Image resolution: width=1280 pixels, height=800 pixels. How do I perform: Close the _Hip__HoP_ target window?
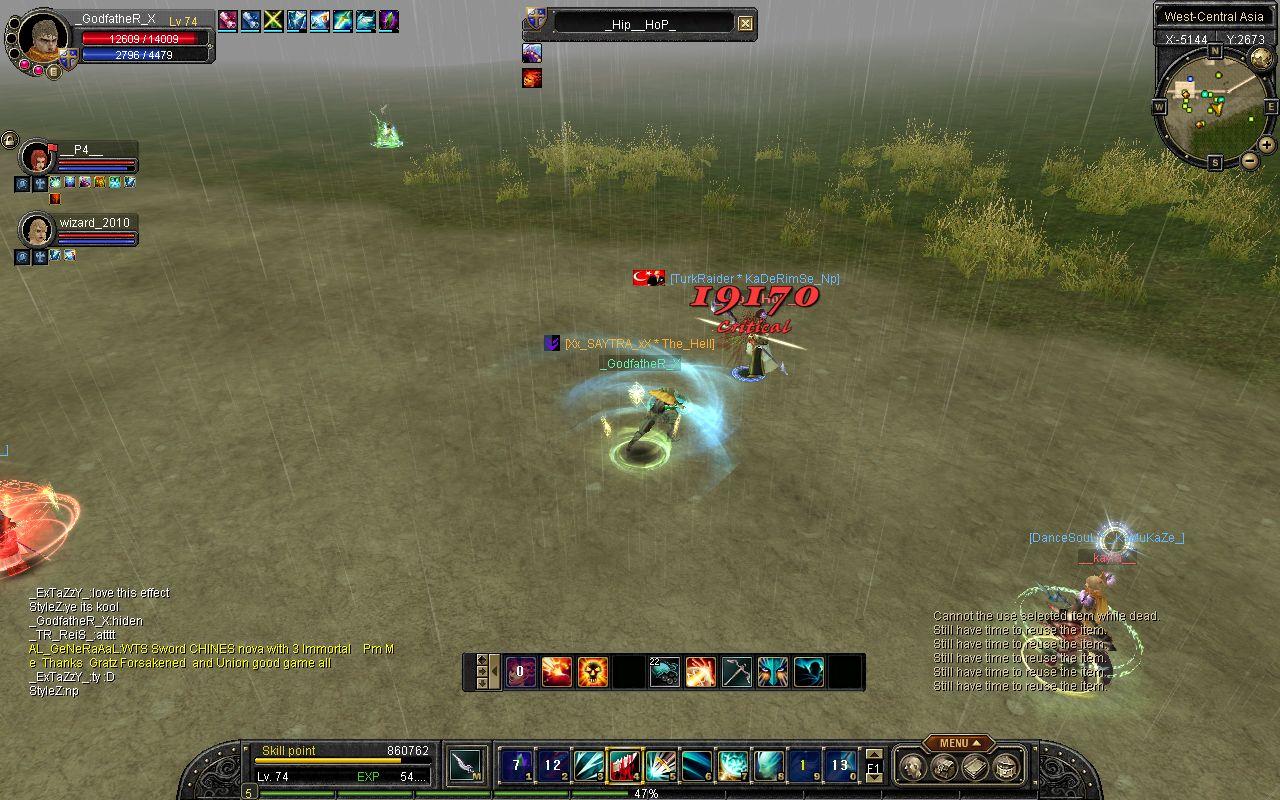pyautogui.click(x=745, y=24)
